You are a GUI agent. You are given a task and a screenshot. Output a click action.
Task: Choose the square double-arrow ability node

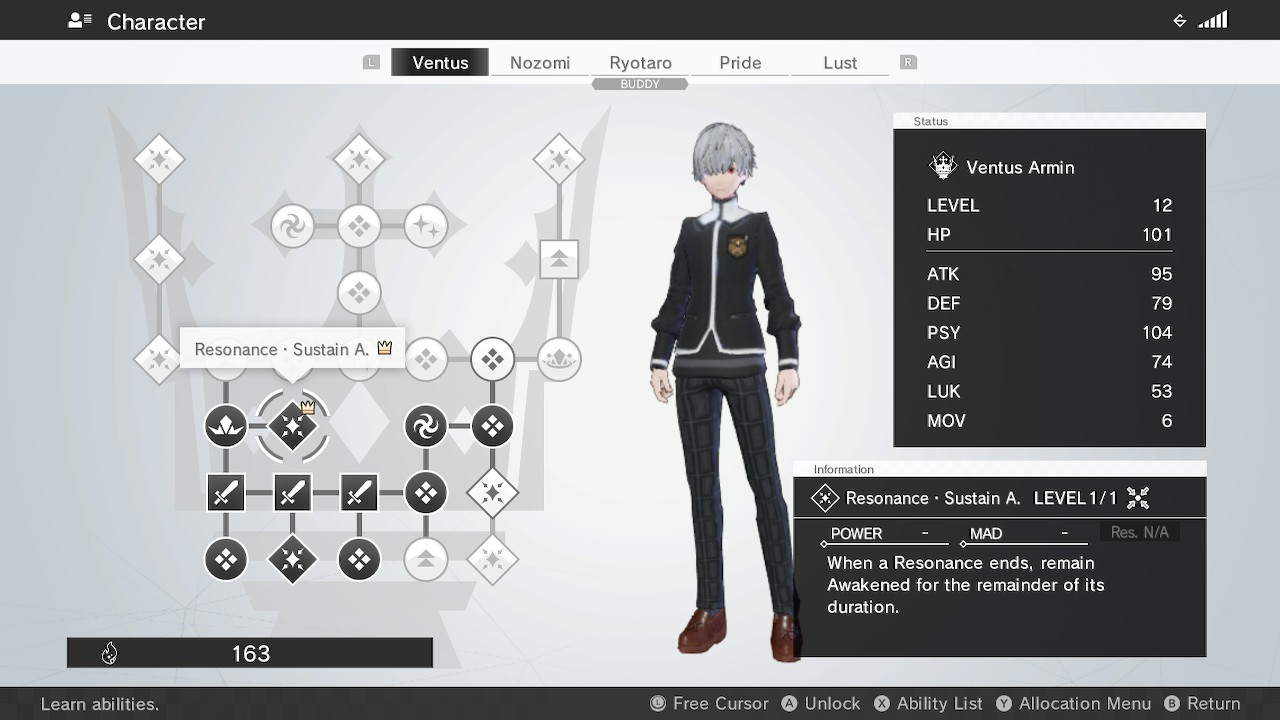[x=559, y=260]
